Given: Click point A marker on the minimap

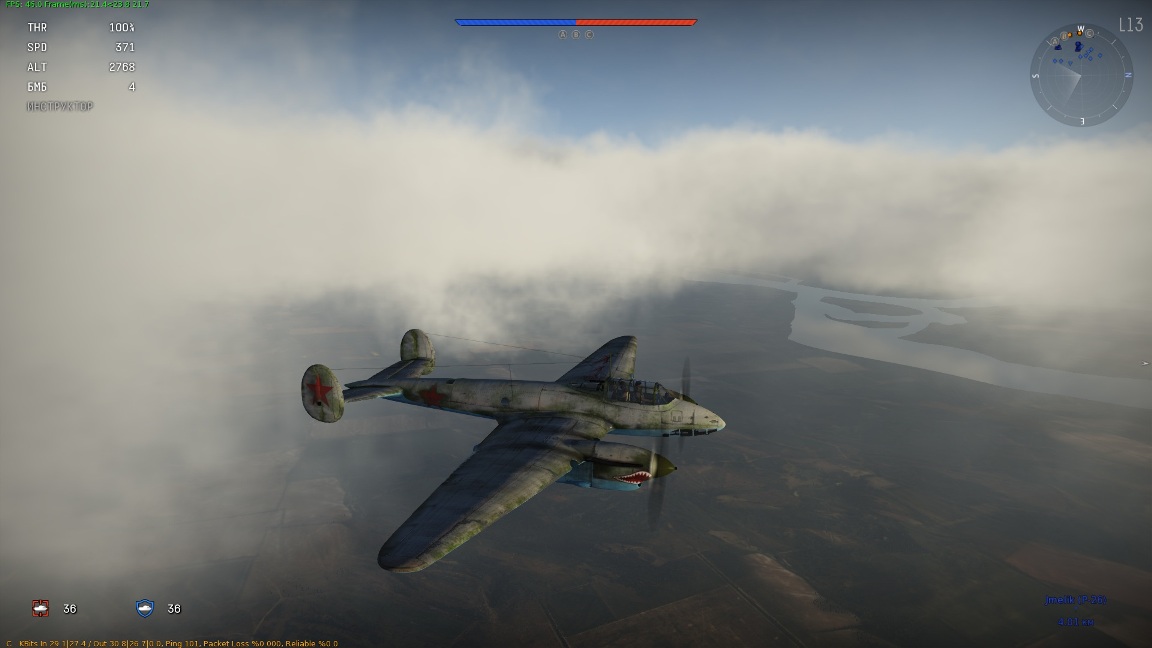Looking at the screenshot, I should 1055,41.
